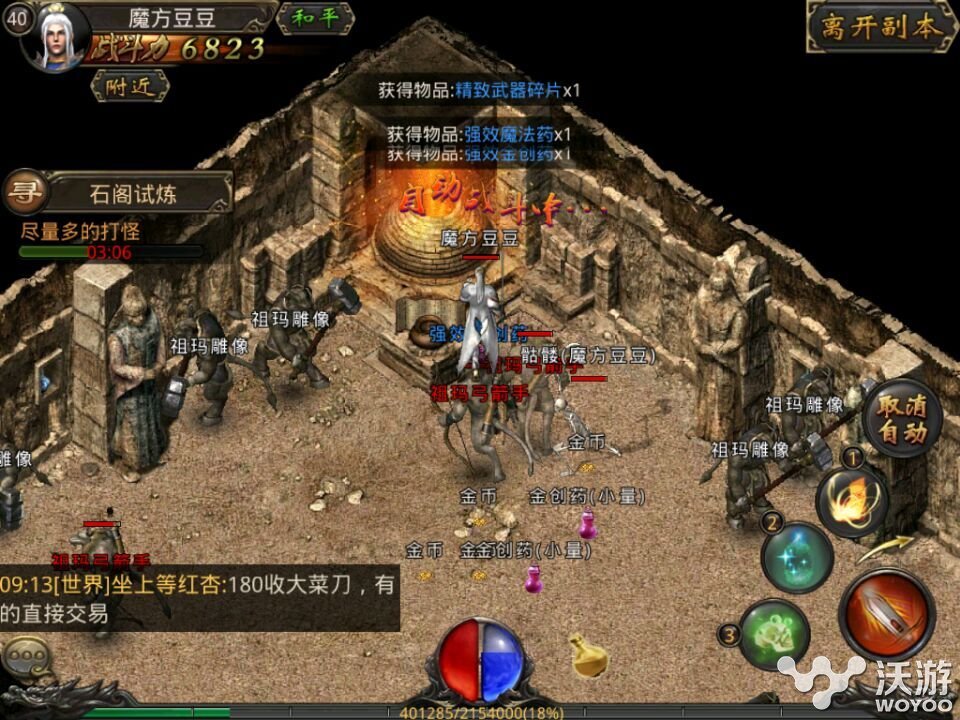This screenshot has height=720, width=960.
Task: Cancel auto-fight with 取消自动 button
Action: (902, 420)
